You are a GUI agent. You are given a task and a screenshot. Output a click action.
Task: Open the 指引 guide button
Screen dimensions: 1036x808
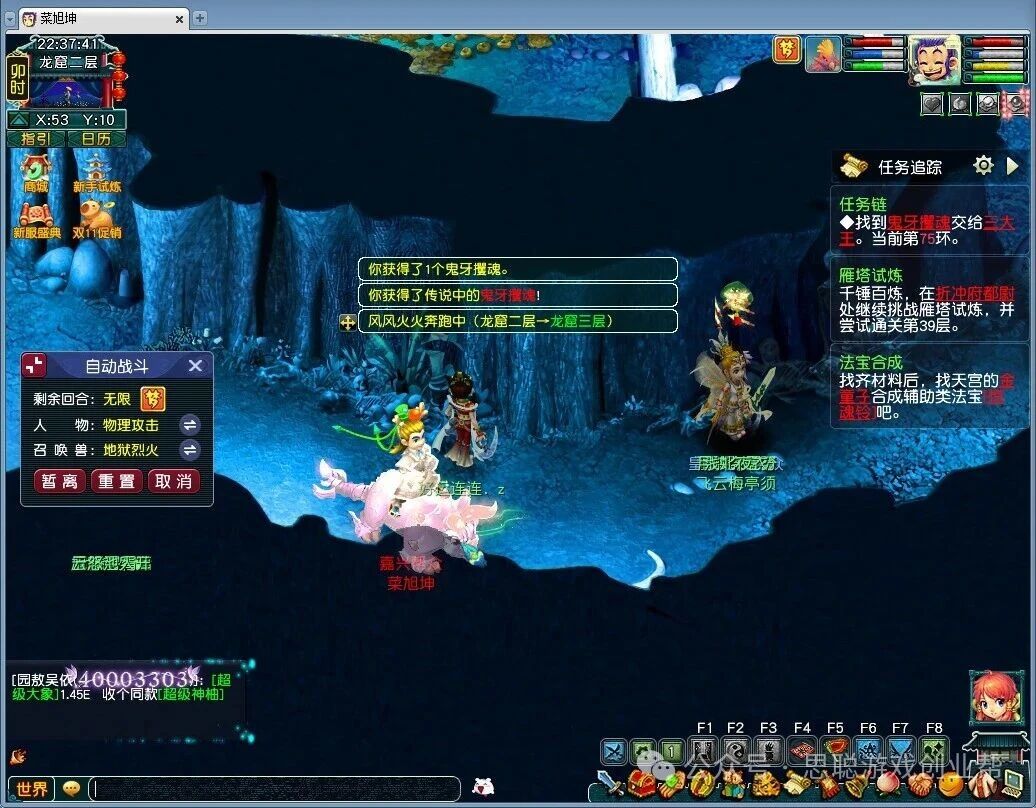[x=36, y=139]
